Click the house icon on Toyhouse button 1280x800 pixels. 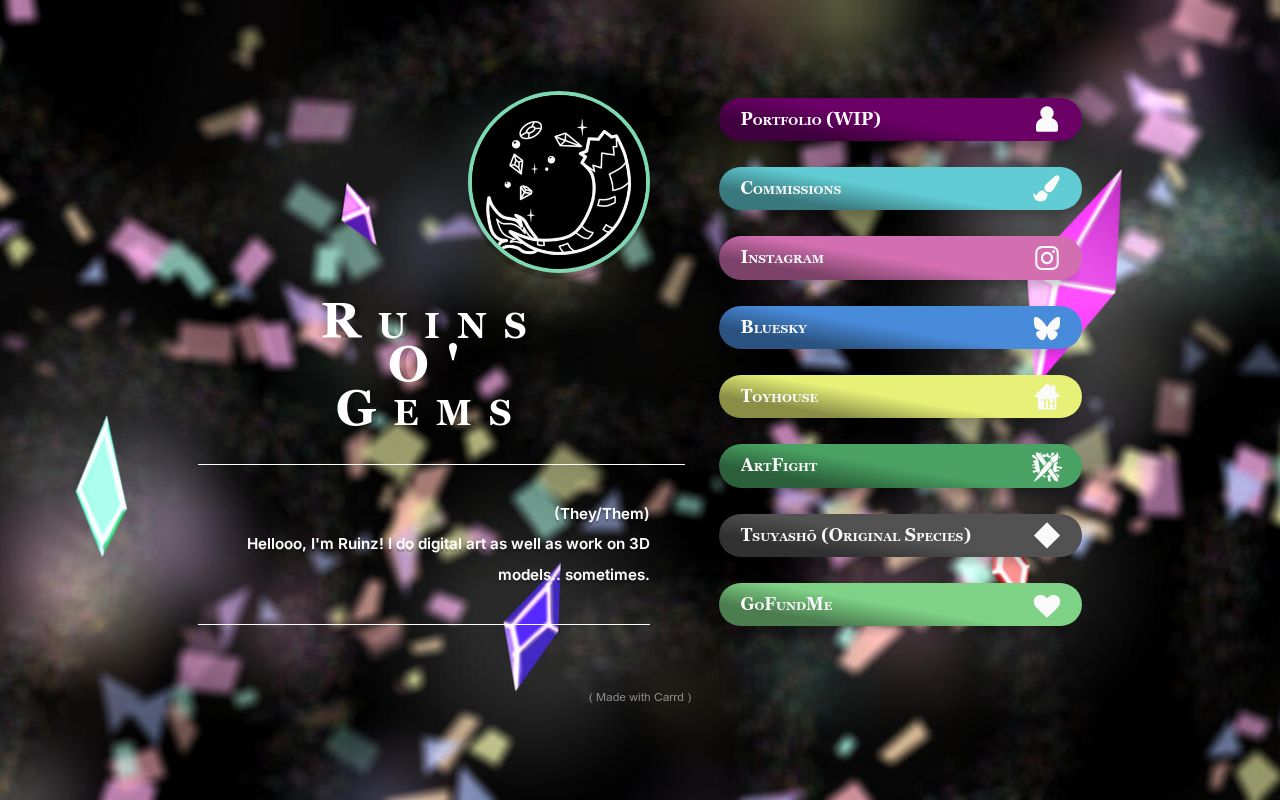coord(1047,397)
